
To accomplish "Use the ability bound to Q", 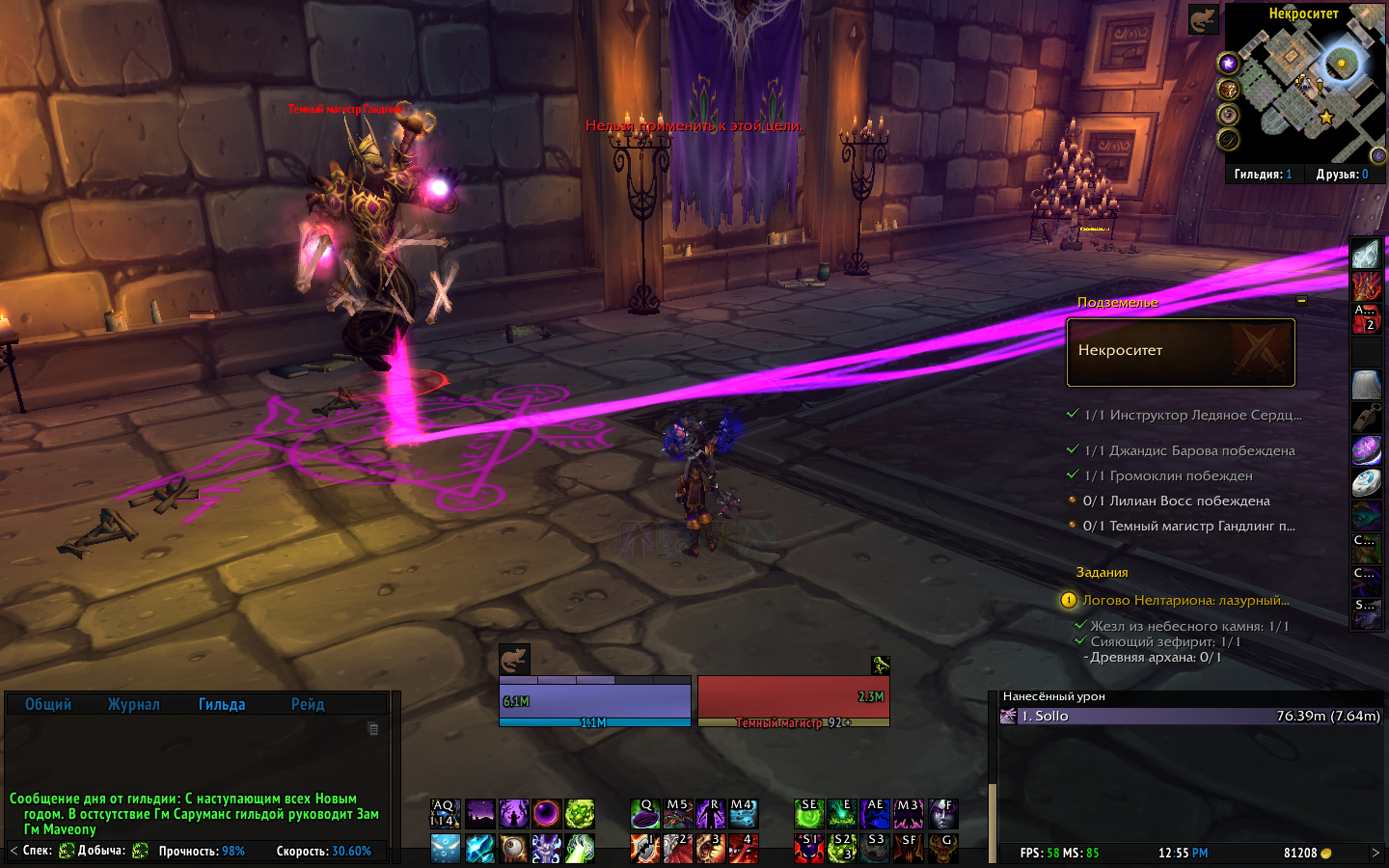I will 645,814.
